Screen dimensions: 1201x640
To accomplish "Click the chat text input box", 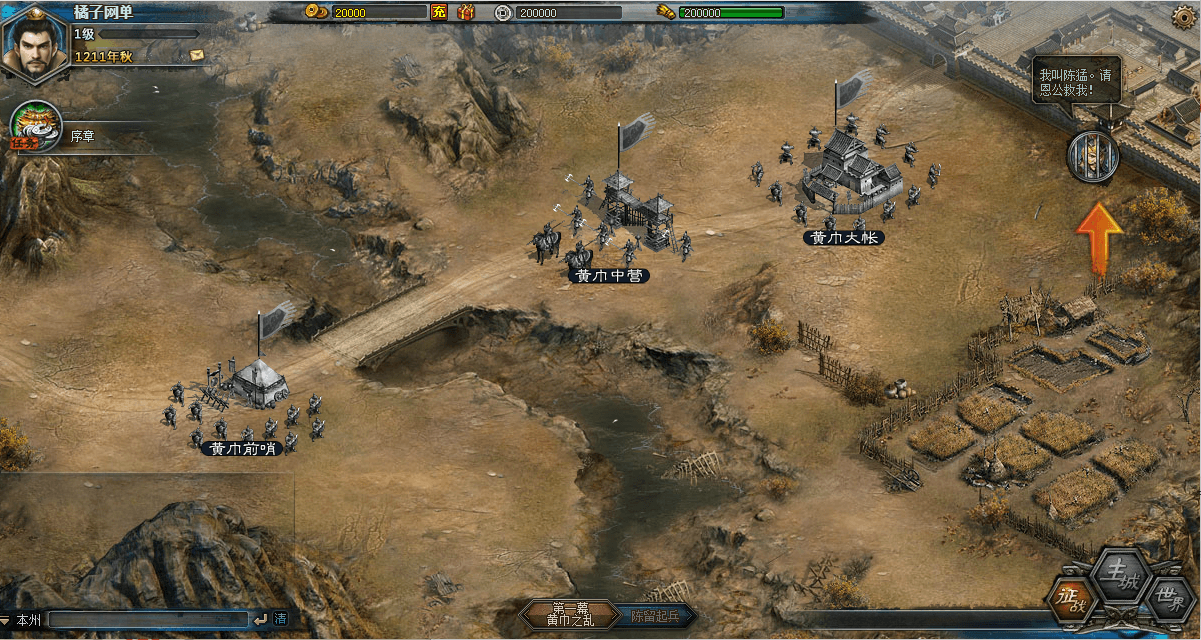I will [x=148, y=620].
